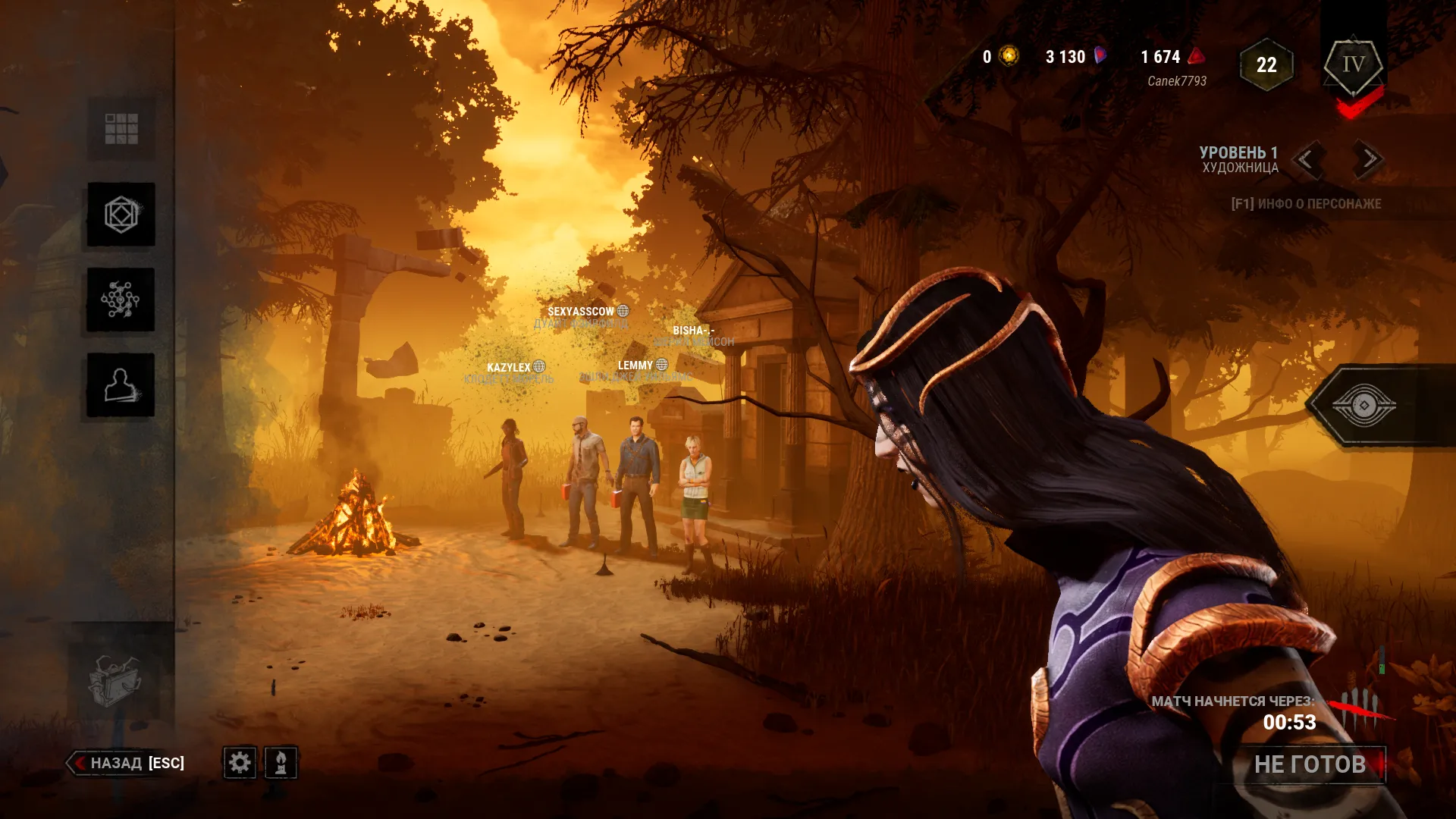Click the player level 22 badge
1456x819 pixels.
(1266, 65)
